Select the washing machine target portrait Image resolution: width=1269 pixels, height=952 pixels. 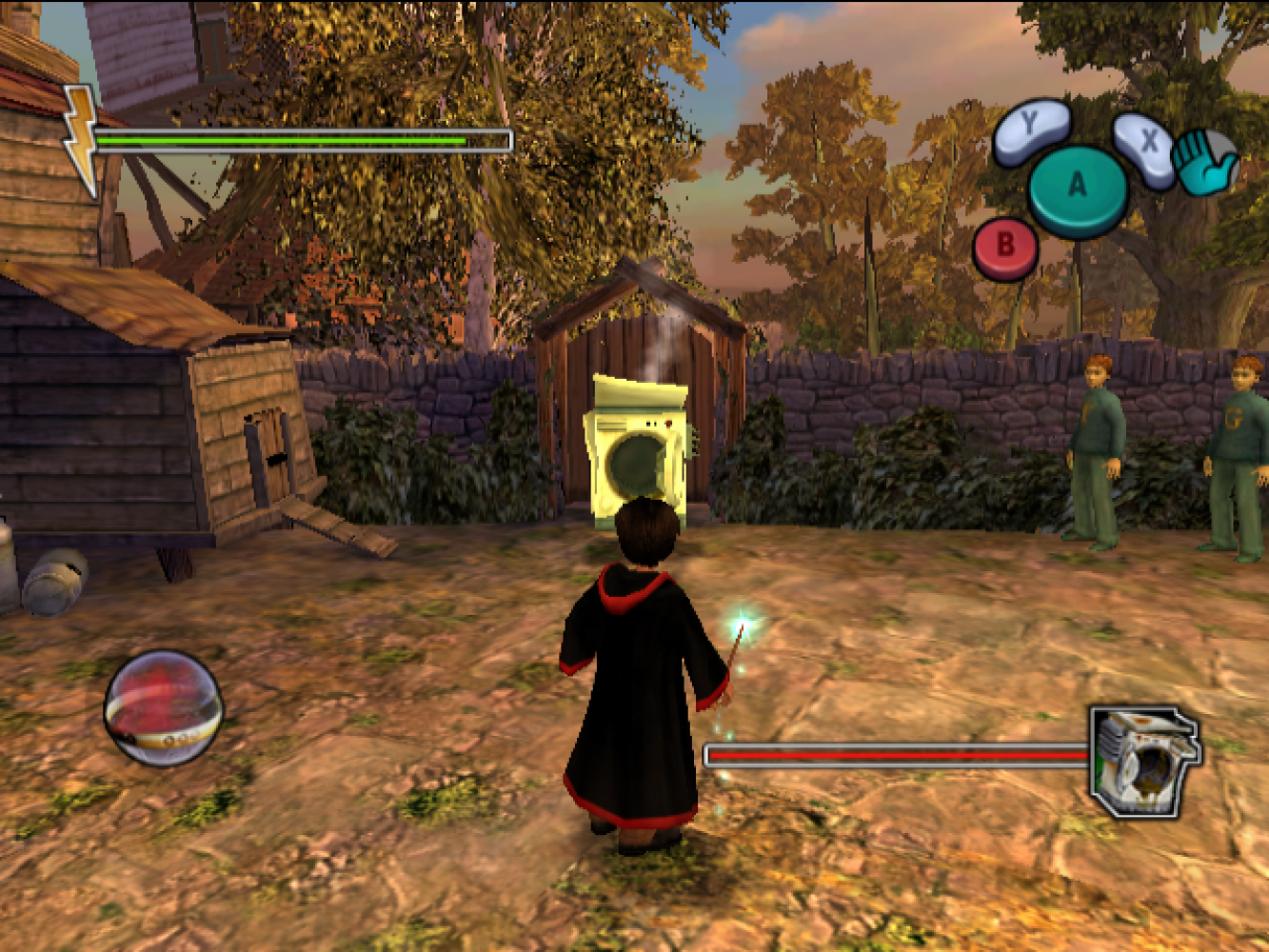[1142, 762]
